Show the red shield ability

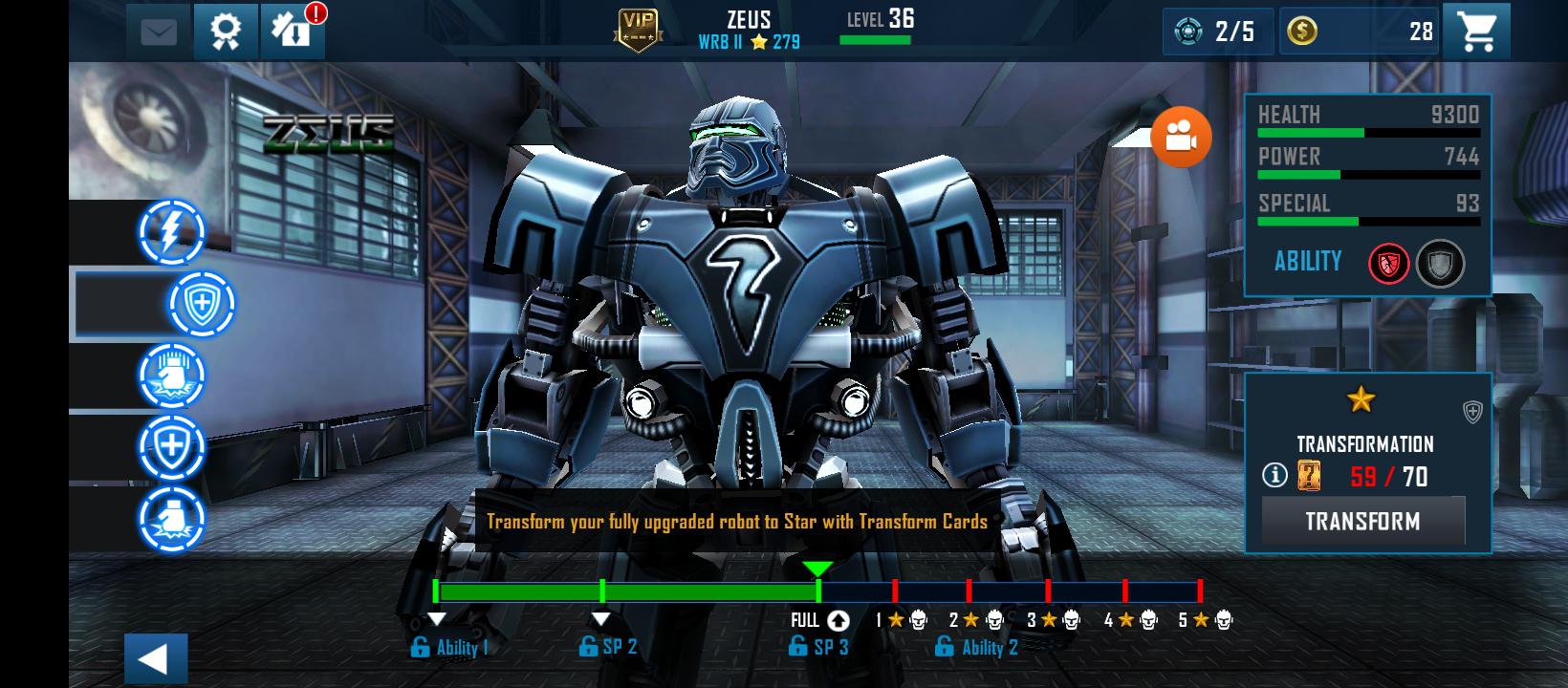click(x=1388, y=263)
